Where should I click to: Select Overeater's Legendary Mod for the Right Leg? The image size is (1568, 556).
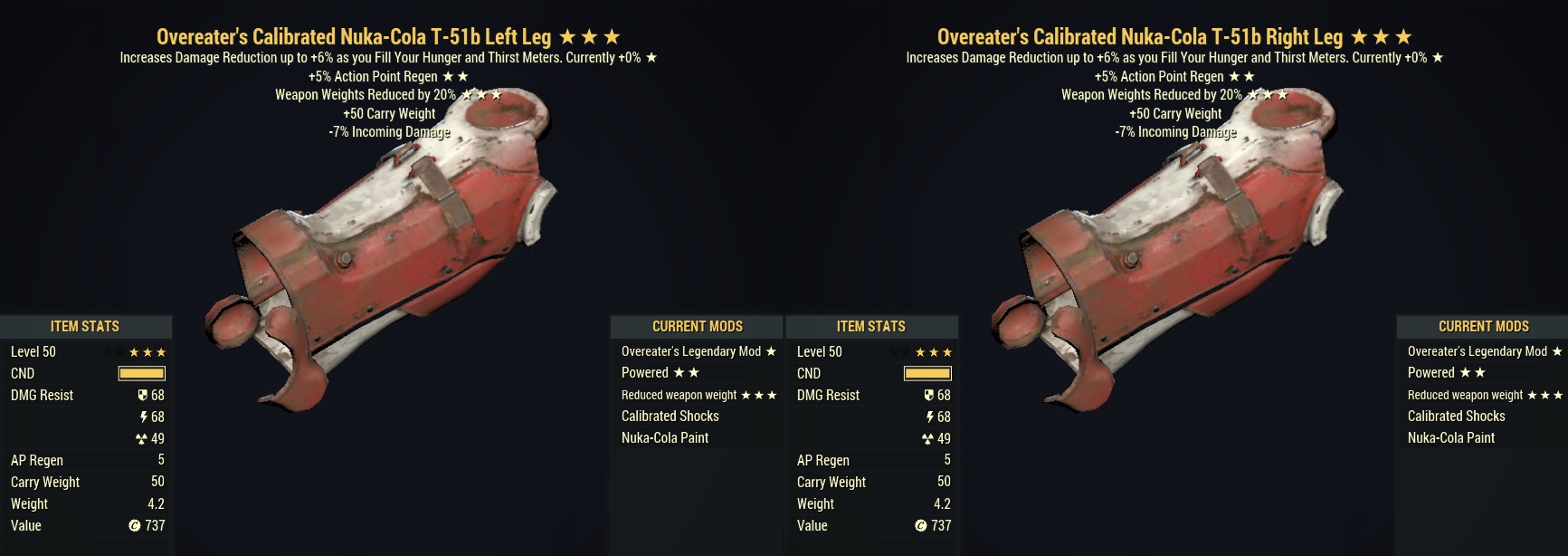point(1483,351)
